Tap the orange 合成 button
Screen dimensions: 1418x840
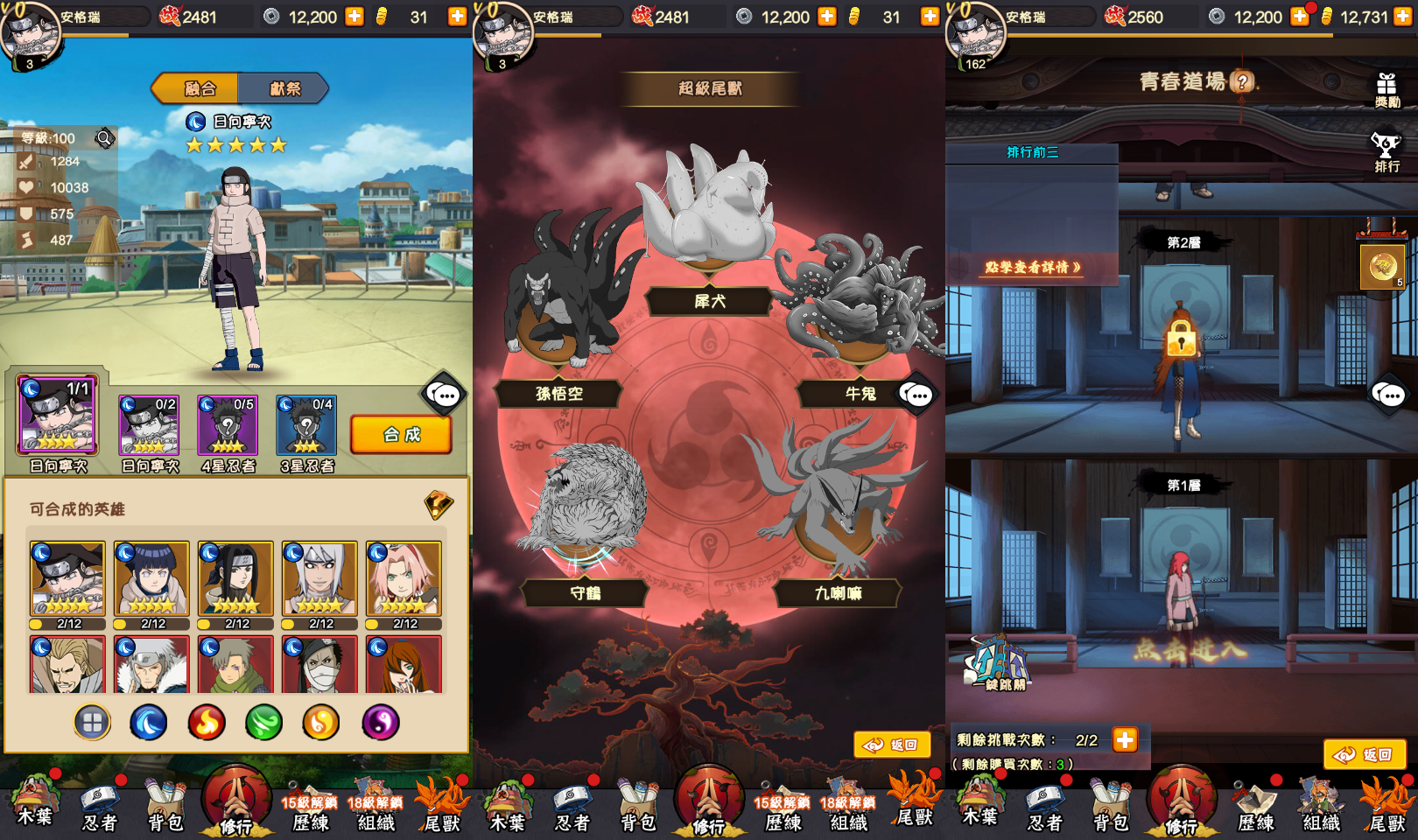[x=401, y=435]
